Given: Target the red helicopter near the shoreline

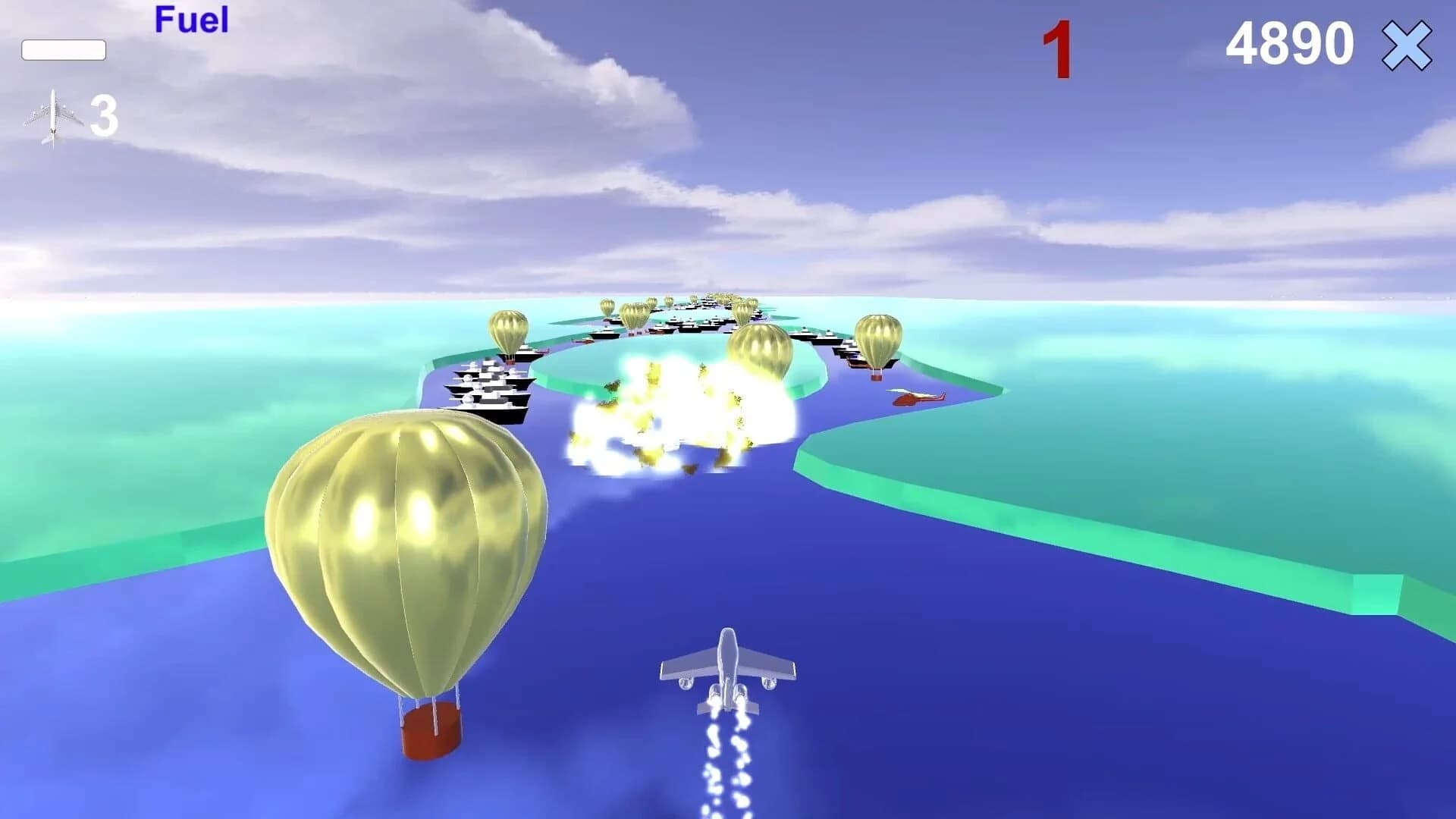Looking at the screenshot, I should pos(914,398).
